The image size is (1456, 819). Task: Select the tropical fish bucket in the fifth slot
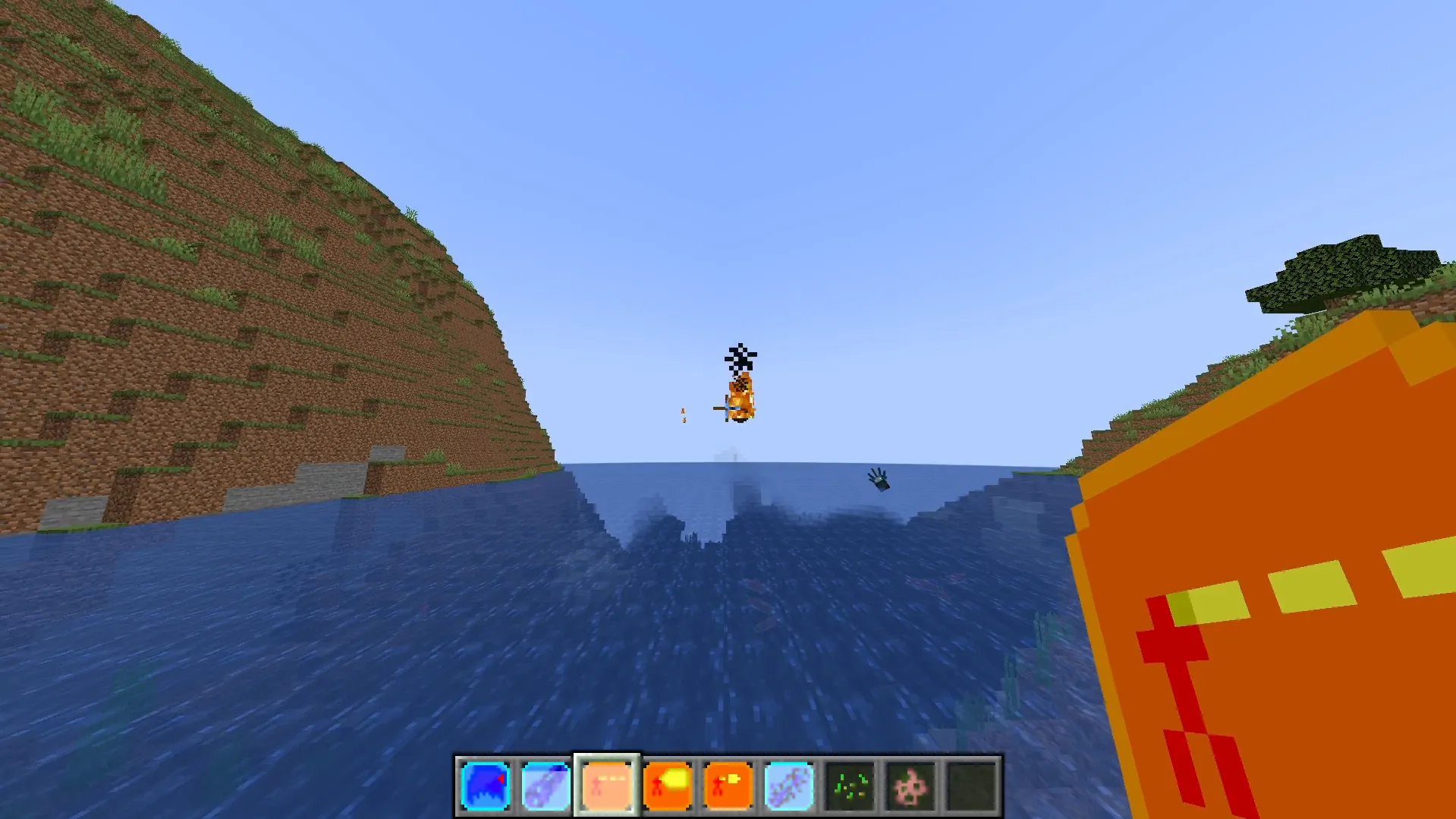coord(728,786)
